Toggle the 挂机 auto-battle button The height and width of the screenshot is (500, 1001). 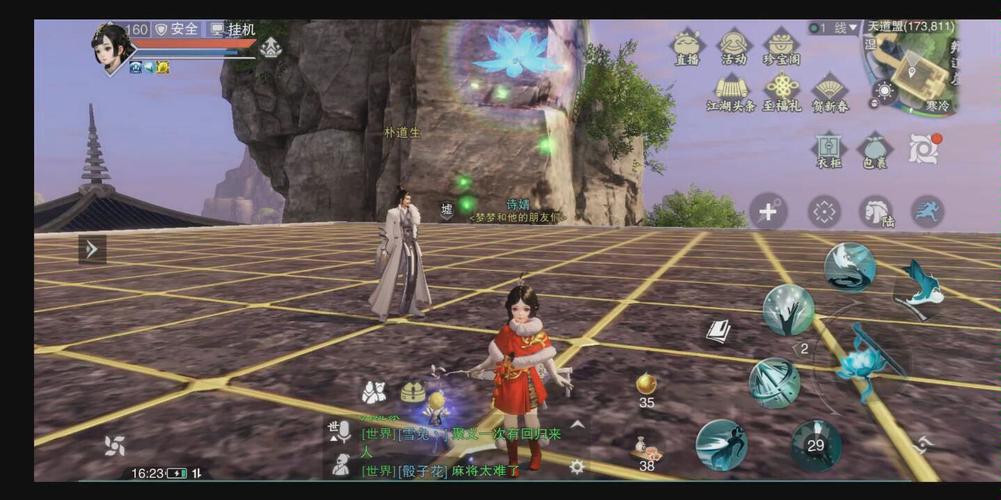[231, 29]
